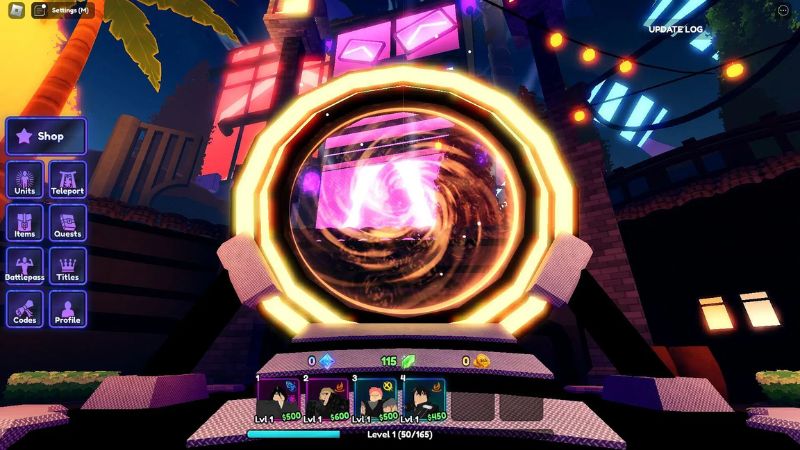The image size is (800, 450).
Task: Choose the pink-haired unit in slot 3
Action: click(x=374, y=400)
